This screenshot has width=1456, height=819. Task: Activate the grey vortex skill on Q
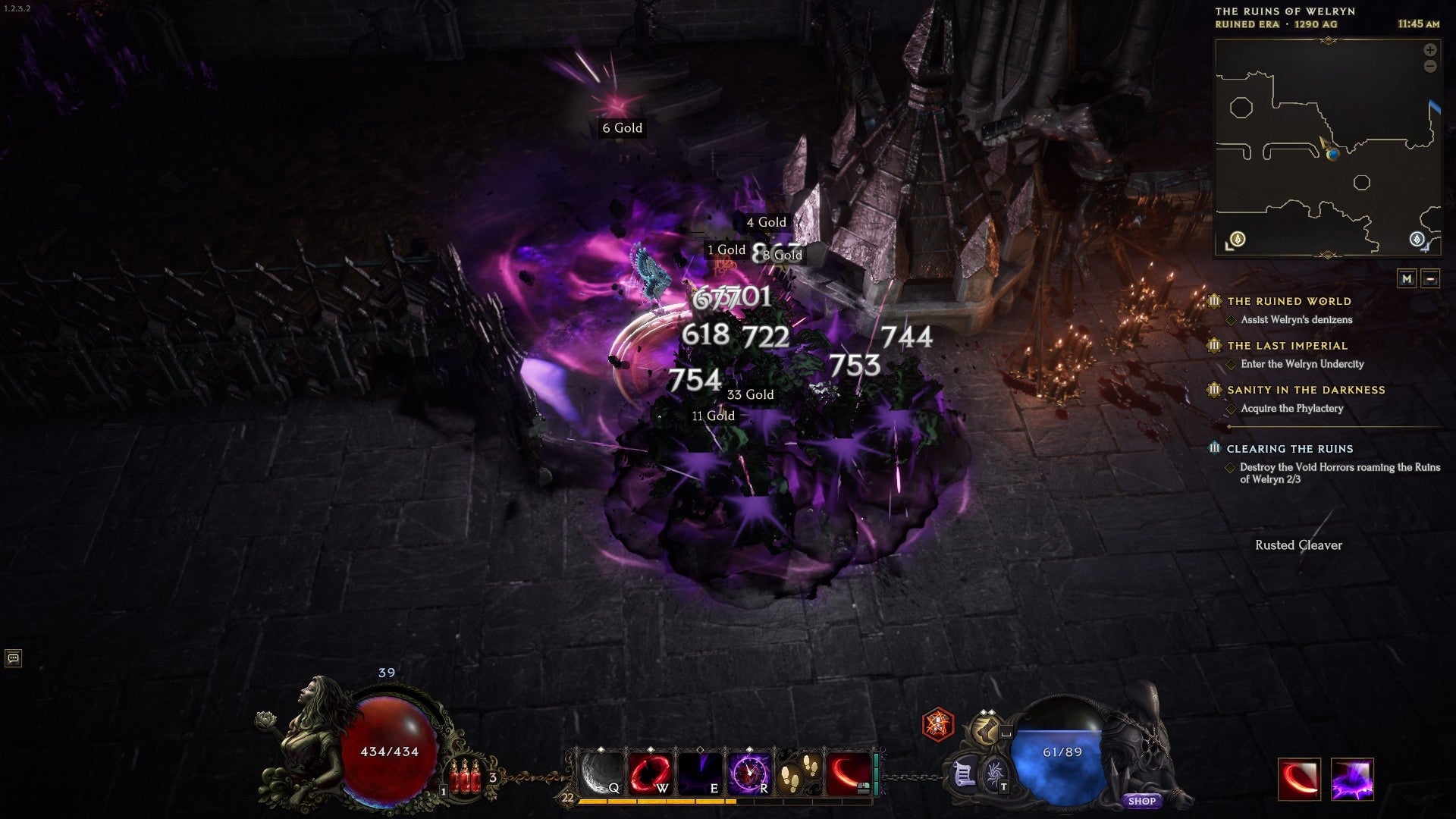(x=601, y=773)
